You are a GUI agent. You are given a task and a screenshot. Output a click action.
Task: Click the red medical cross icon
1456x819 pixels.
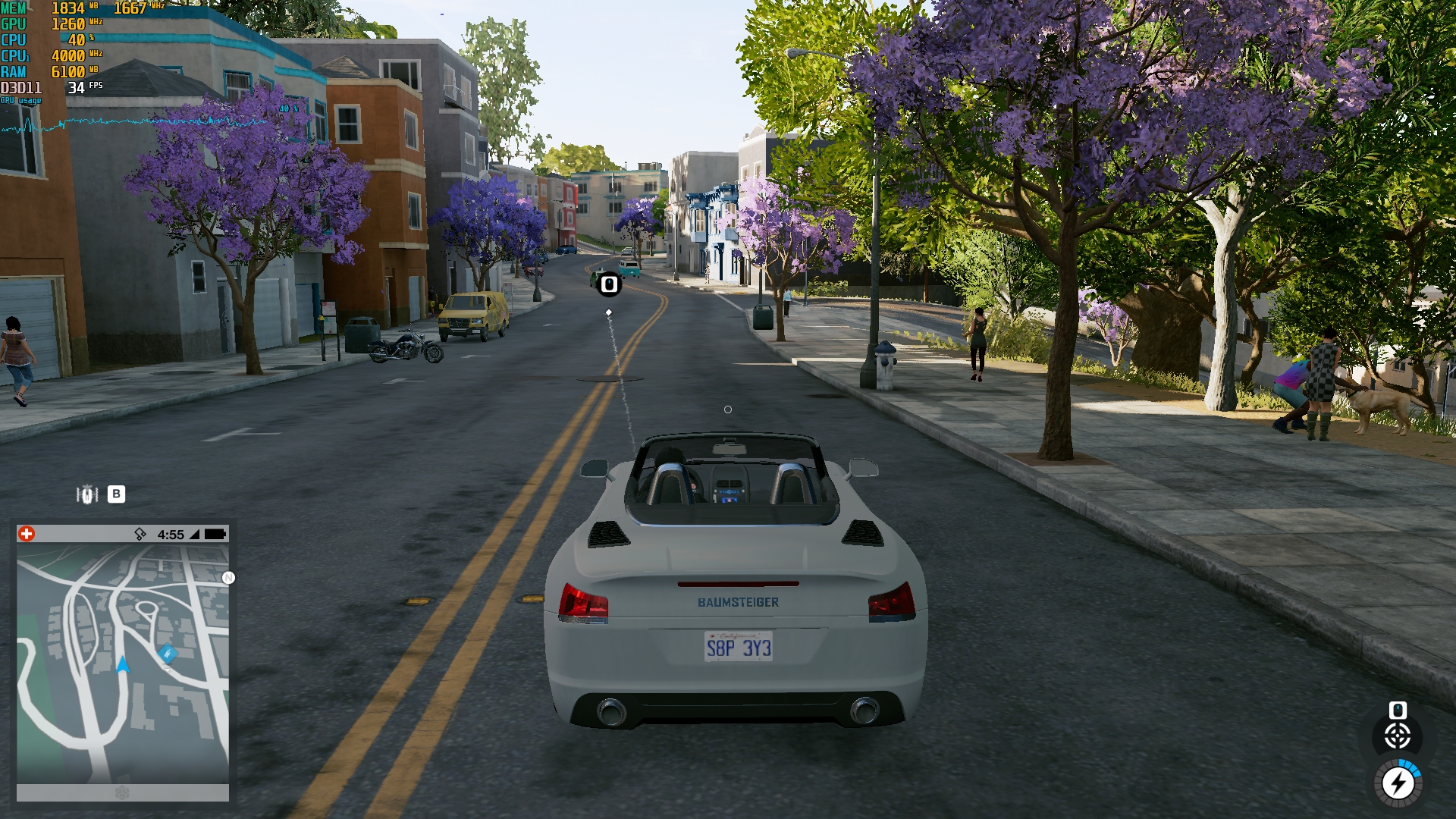pyautogui.click(x=27, y=534)
